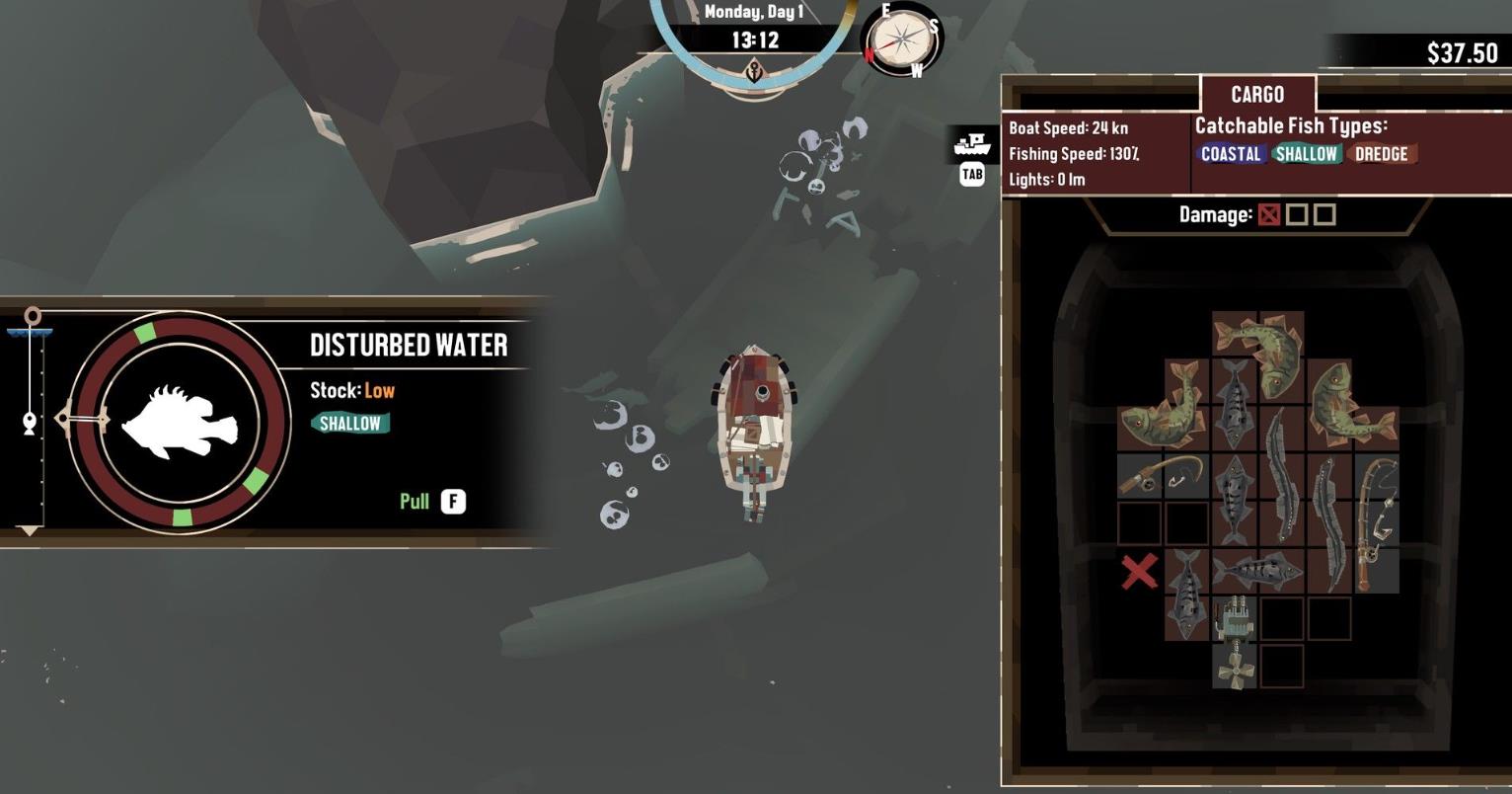Pick the upright fishing rod with lure
Screen dimensions: 1512x794
click(1376, 522)
